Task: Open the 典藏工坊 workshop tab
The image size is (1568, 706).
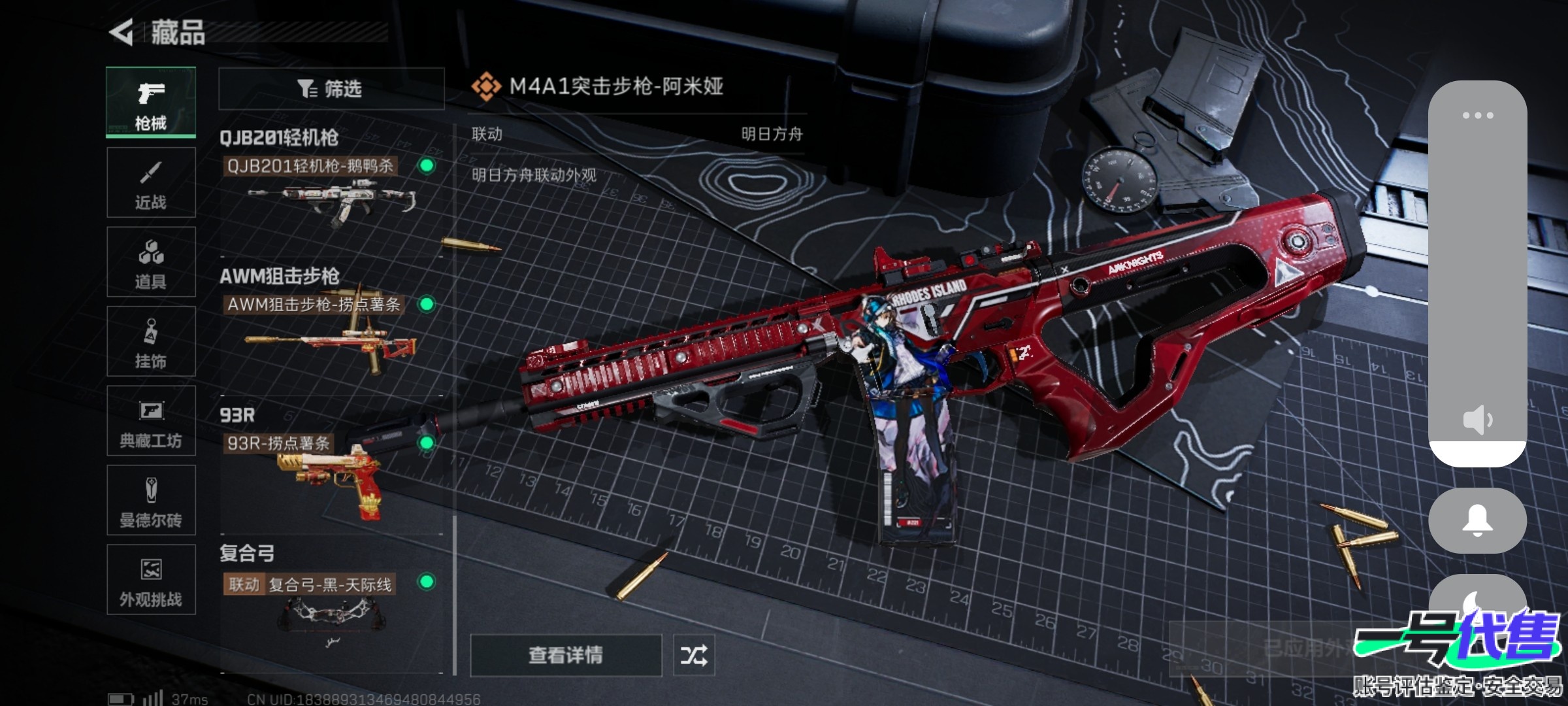Action: pyautogui.click(x=151, y=421)
